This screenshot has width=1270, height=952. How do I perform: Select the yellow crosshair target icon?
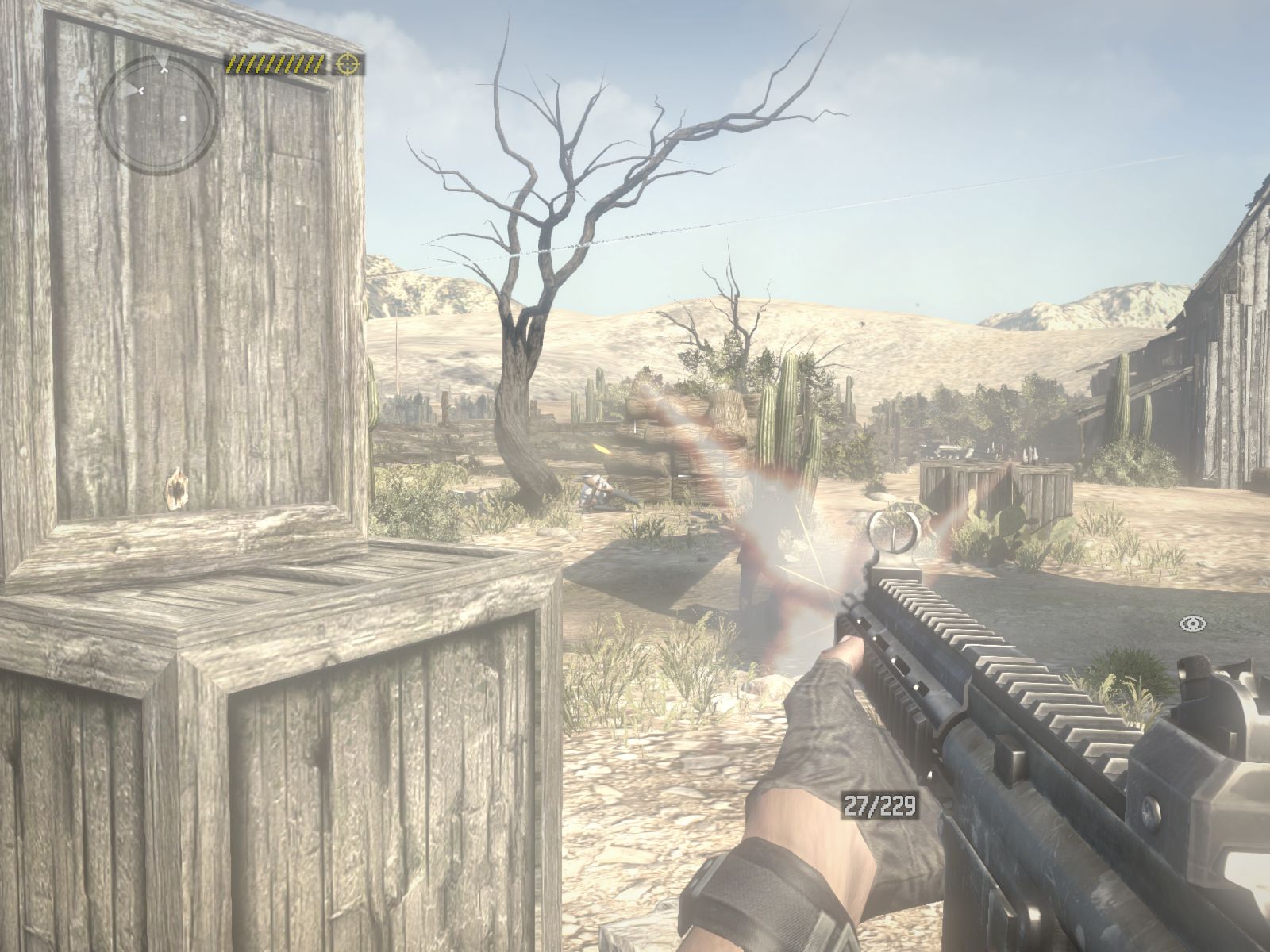click(x=347, y=63)
